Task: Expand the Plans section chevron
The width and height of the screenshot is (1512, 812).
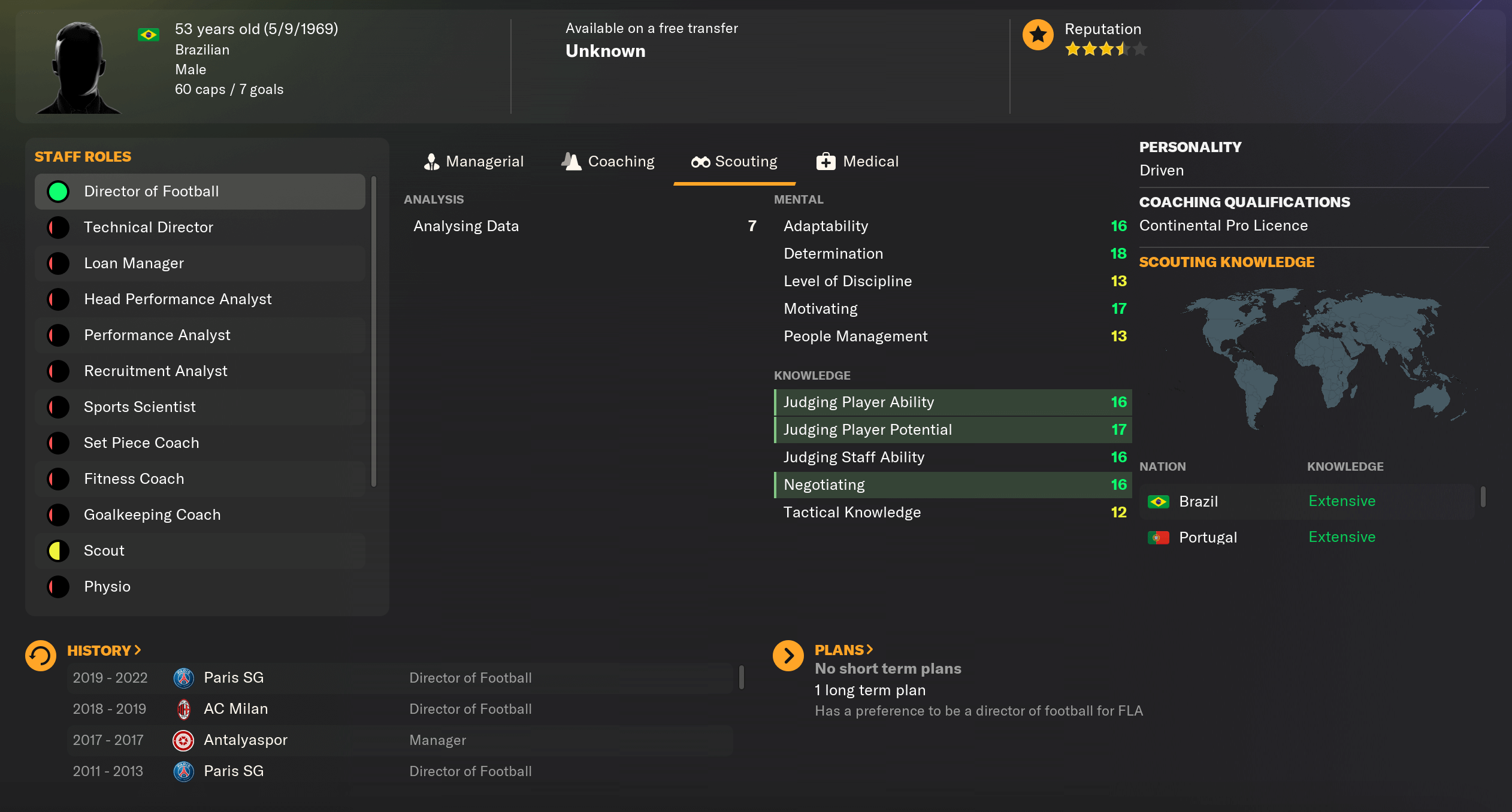Action: click(x=870, y=649)
